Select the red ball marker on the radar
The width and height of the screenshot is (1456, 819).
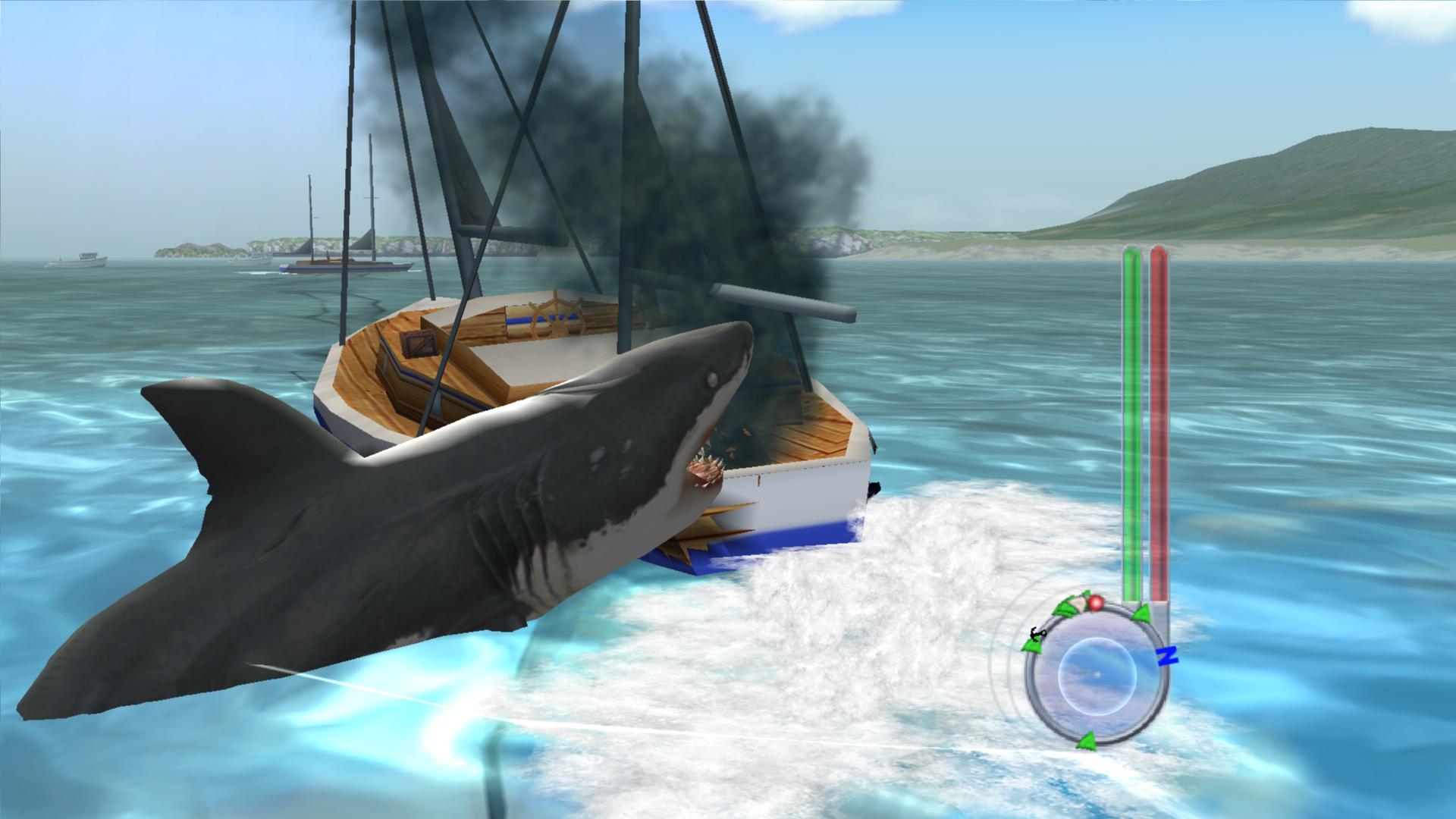[x=1095, y=603]
